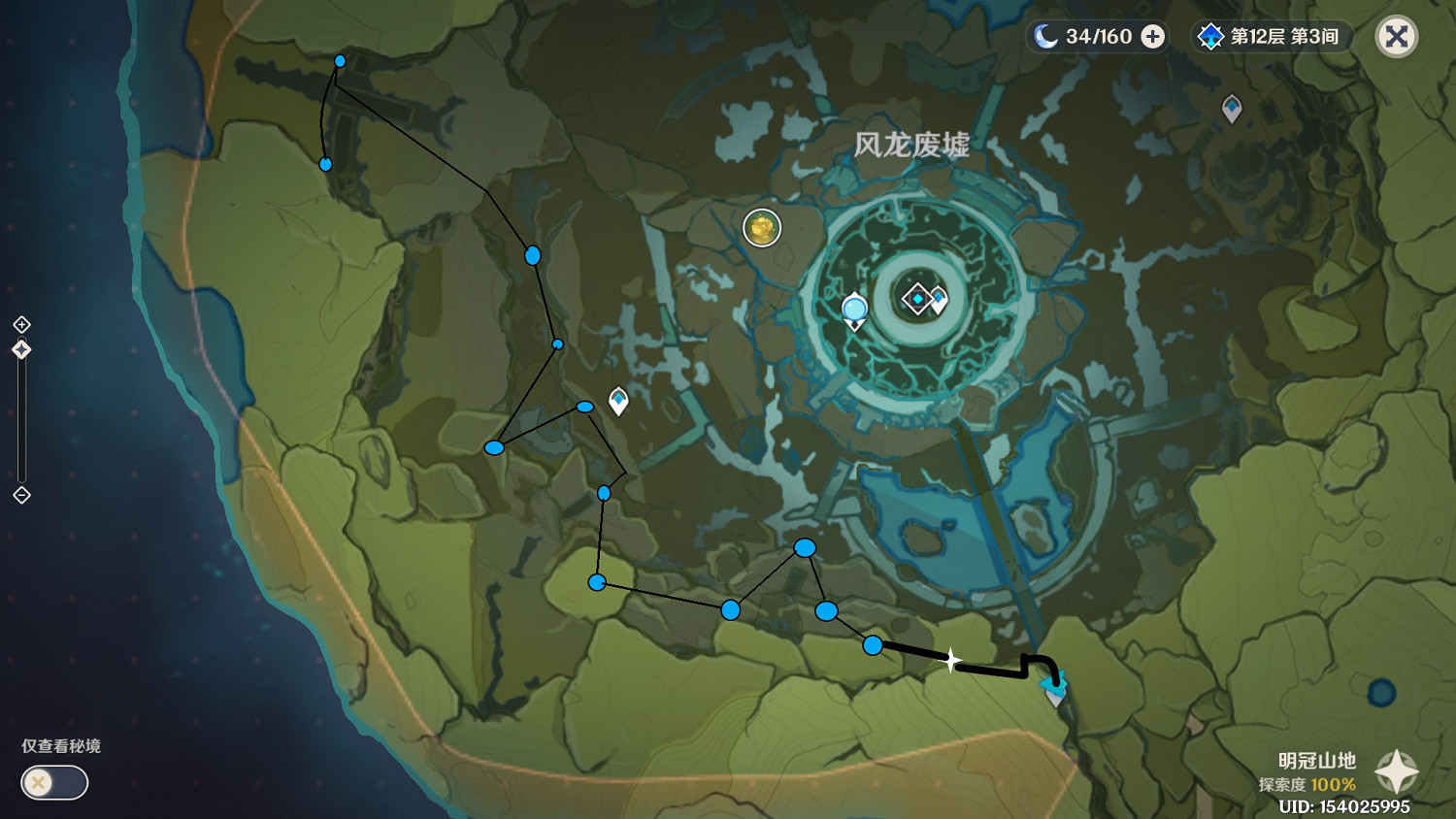Open the Spiral Abyss domain icon in the ruins
The height and width of the screenshot is (819, 1456).
click(916, 300)
